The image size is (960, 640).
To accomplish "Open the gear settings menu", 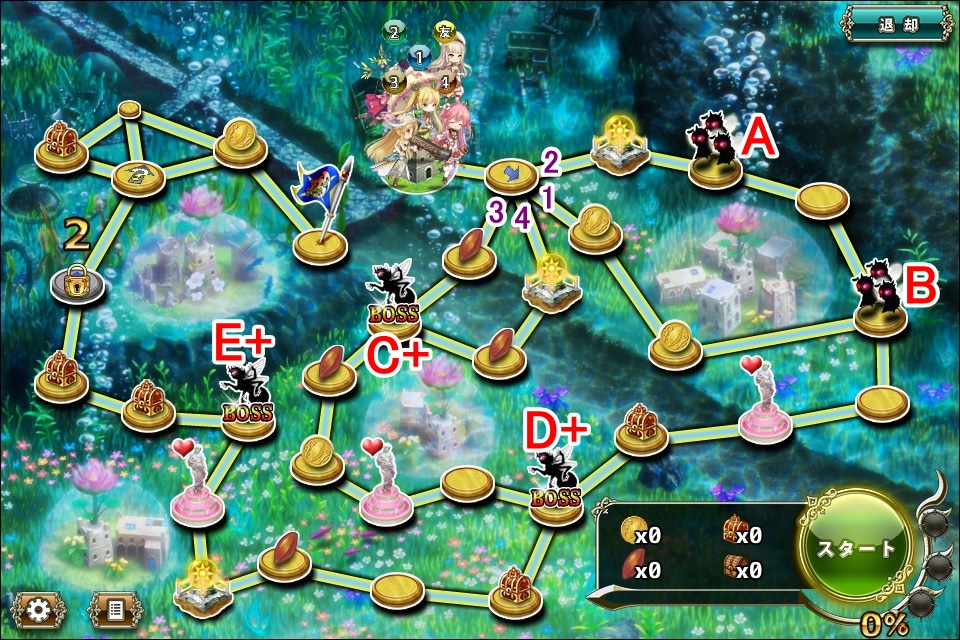I will coord(38,607).
